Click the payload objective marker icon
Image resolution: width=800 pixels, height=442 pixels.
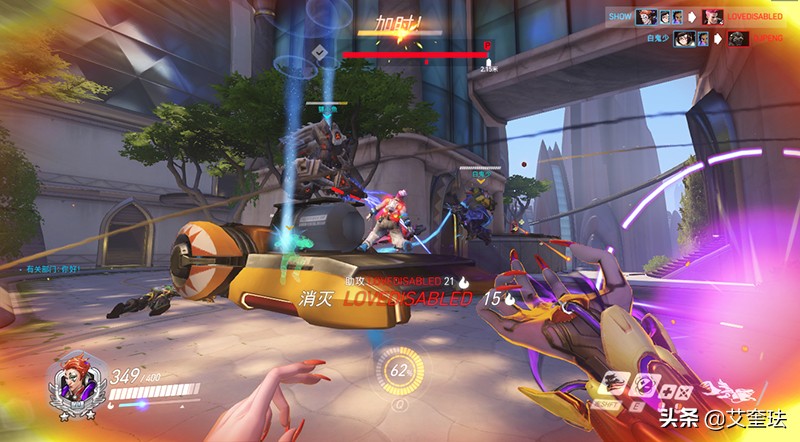point(320,53)
